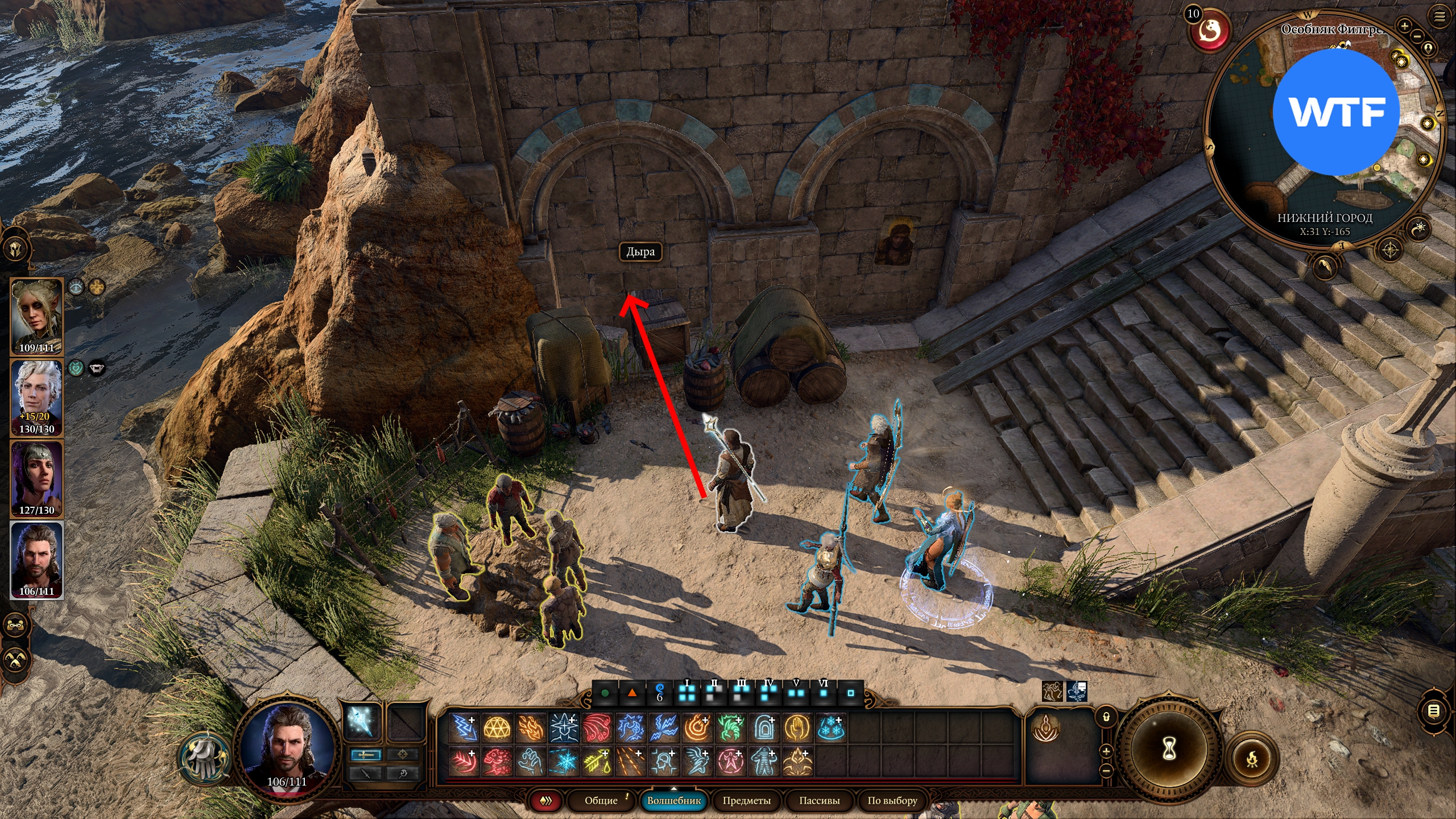Image resolution: width=1456 pixels, height=819 pixels.
Task: Open the campfire rest menu button
Action: (x=1252, y=759)
